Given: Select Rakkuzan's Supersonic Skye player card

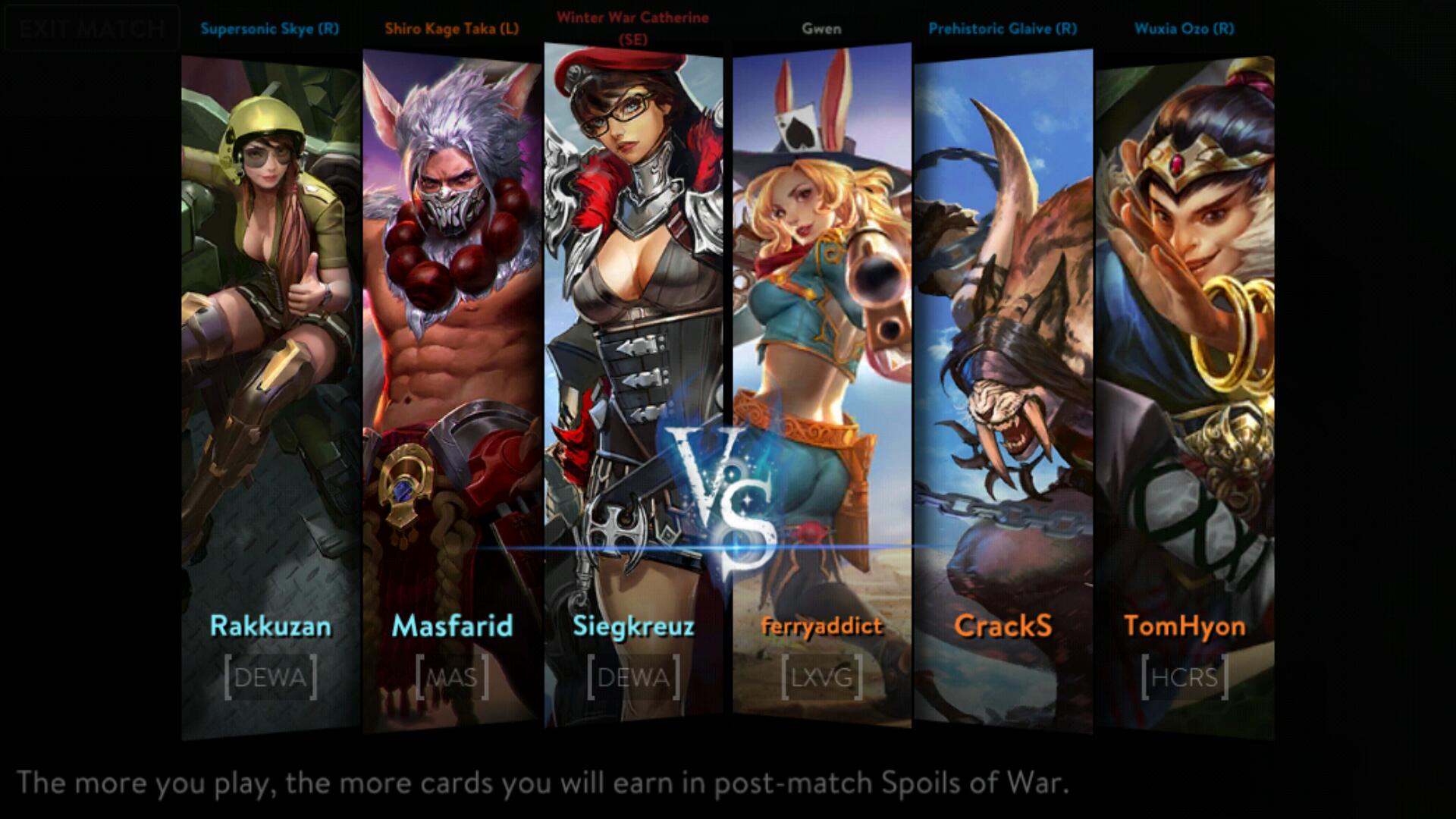Looking at the screenshot, I should [271, 394].
